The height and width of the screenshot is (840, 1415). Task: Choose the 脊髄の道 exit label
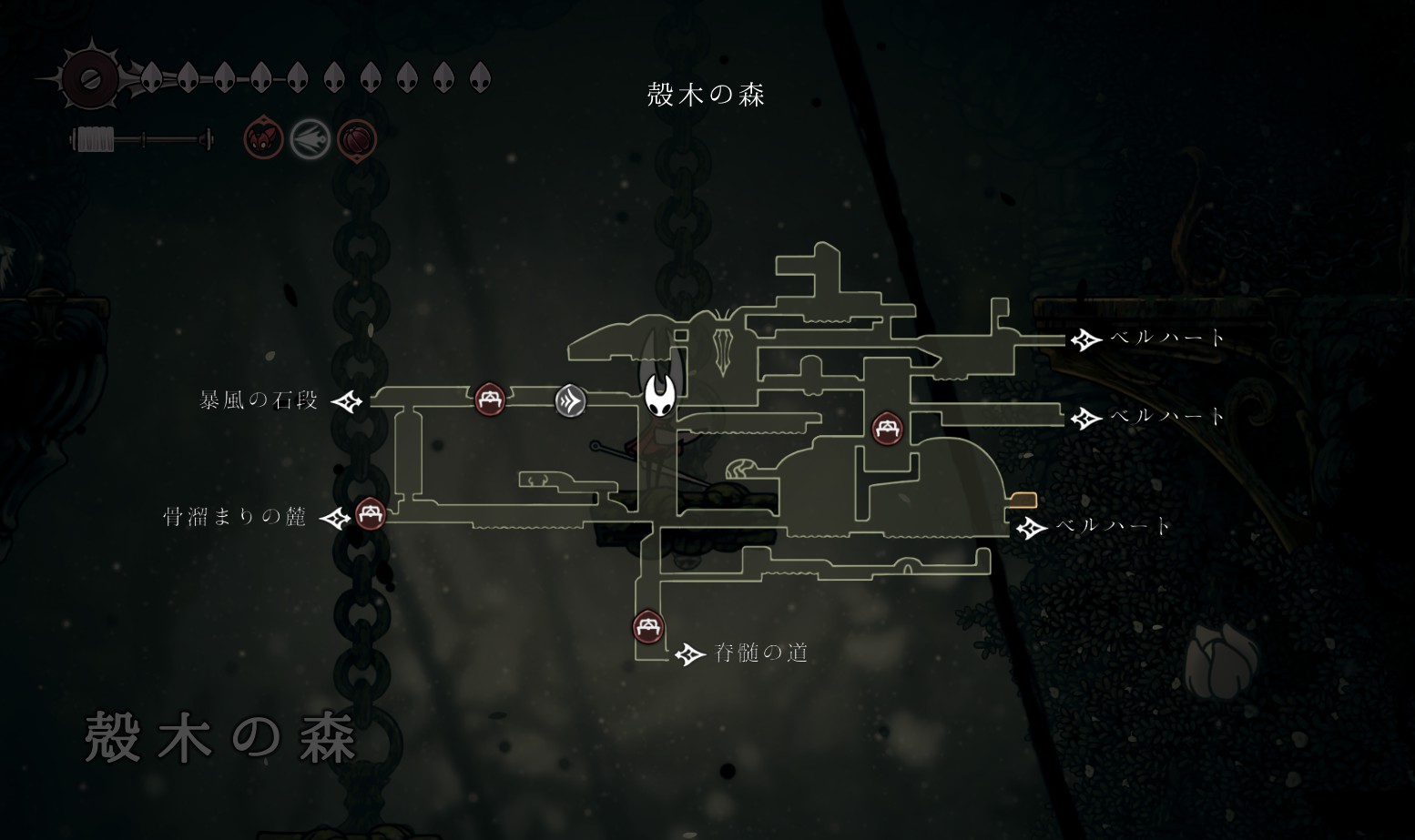click(x=761, y=653)
